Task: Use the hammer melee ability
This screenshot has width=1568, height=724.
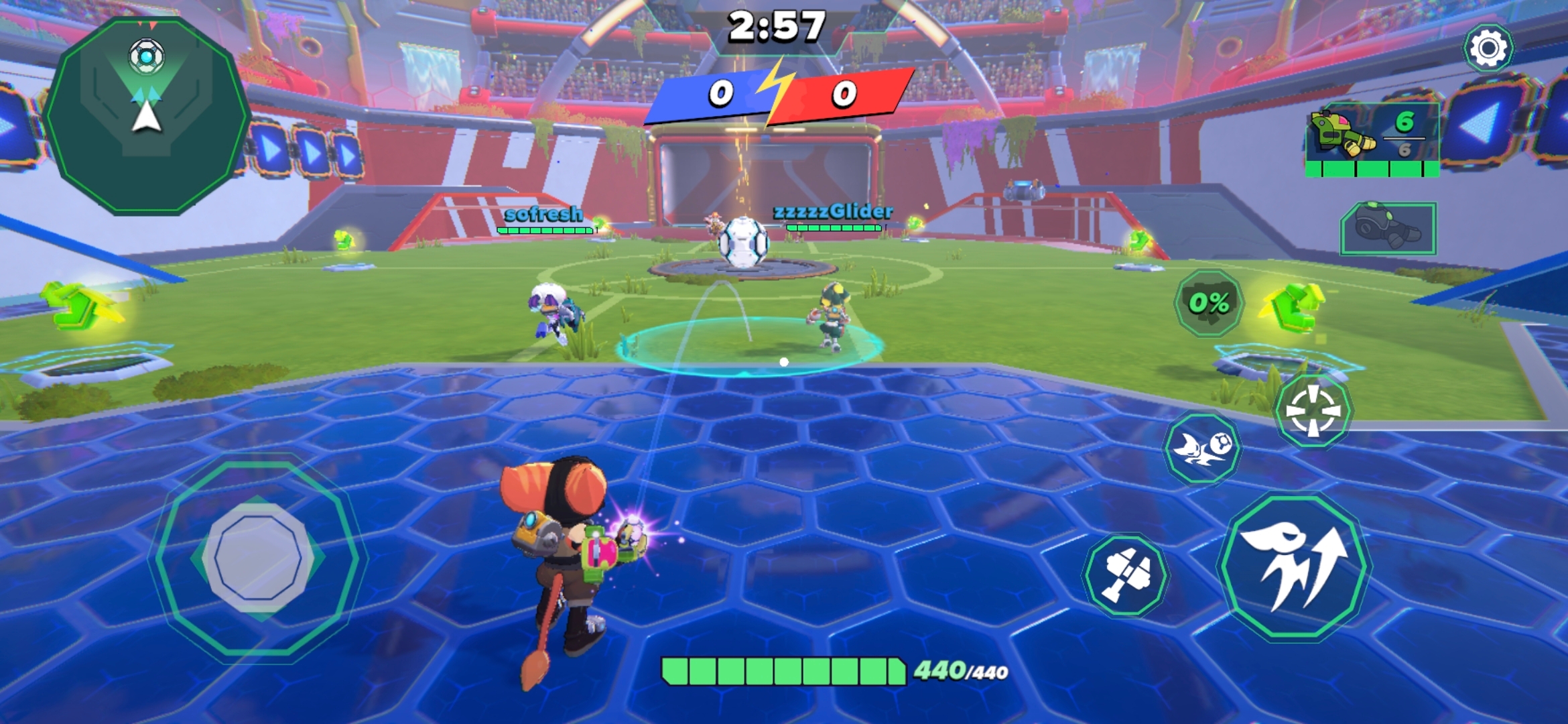Action: coord(1126,575)
